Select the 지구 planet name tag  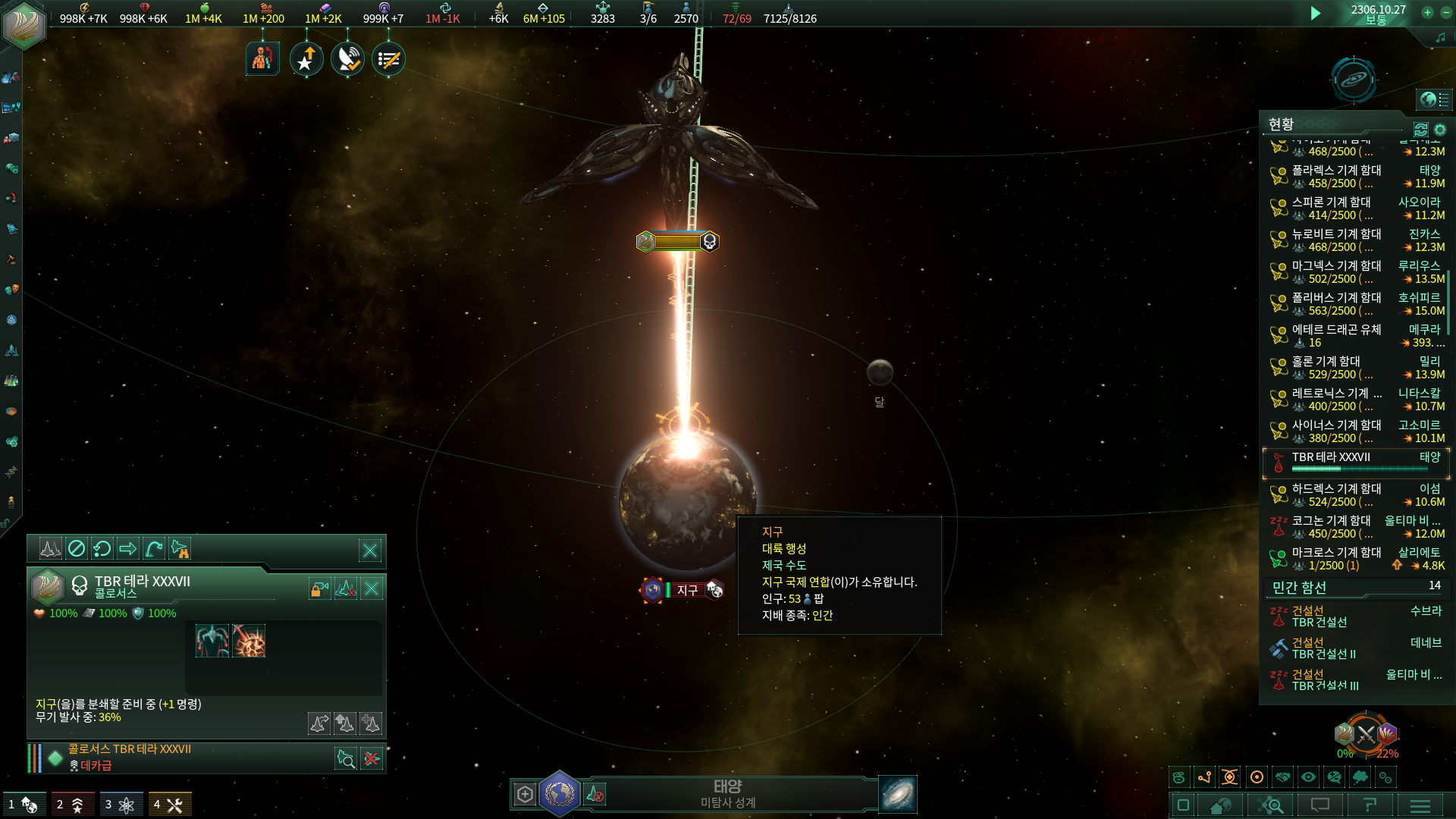(686, 590)
